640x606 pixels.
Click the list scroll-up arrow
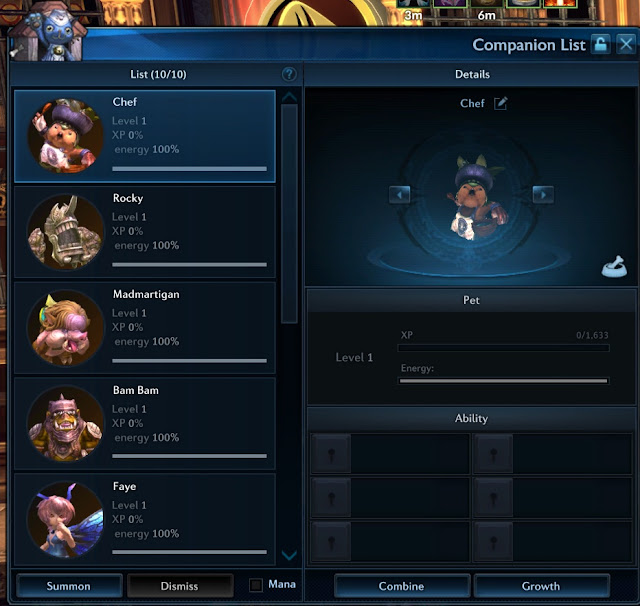tap(289, 97)
